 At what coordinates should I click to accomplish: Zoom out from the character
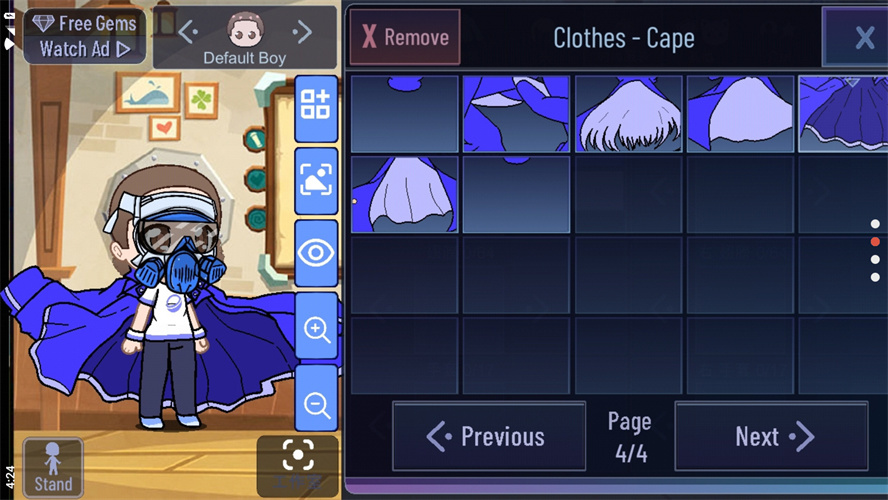point(316,403)
